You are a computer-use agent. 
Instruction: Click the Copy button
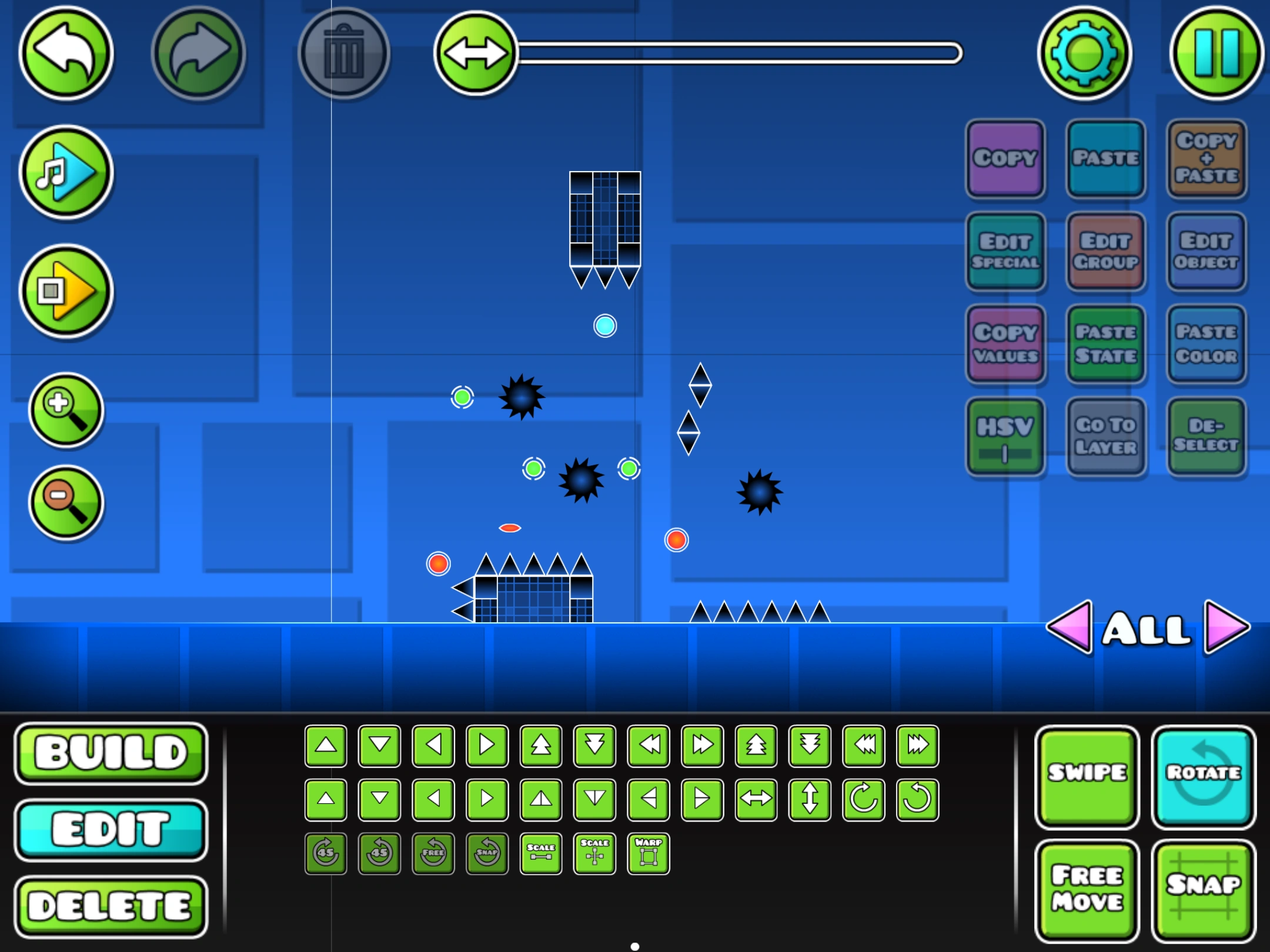1005,159
